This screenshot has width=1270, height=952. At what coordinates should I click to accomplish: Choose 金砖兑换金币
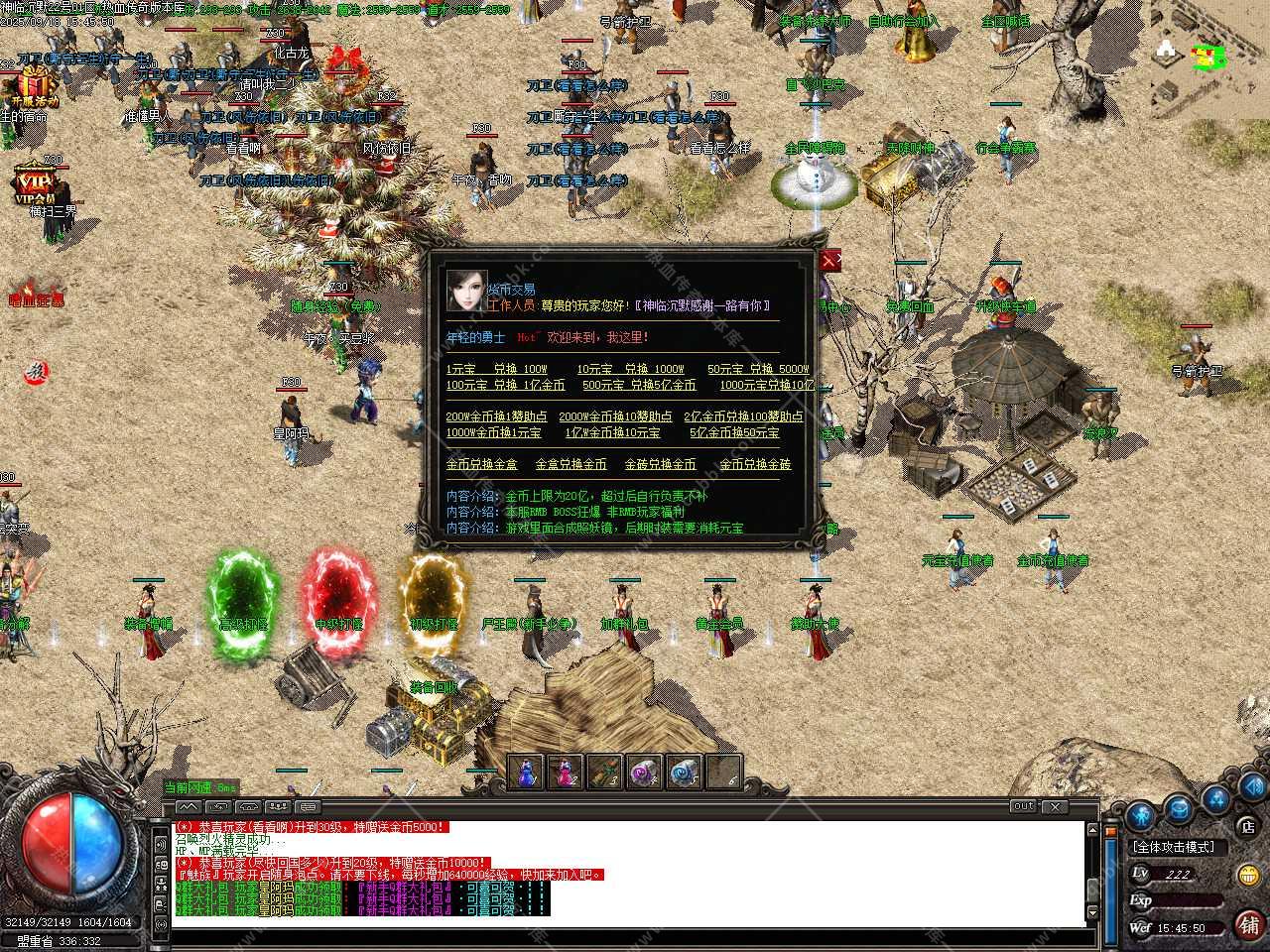point(660,464)
